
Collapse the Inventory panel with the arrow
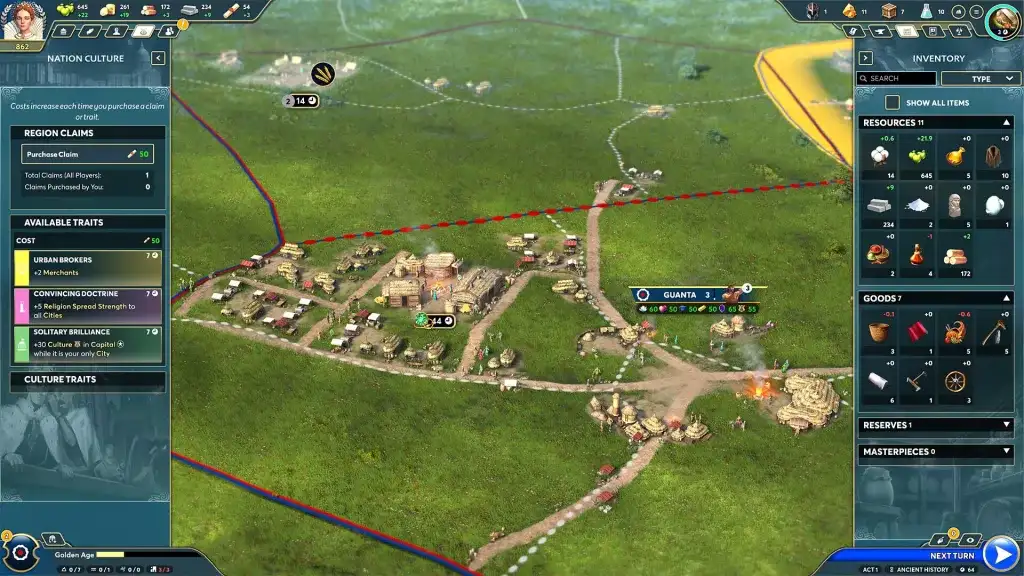866,58
